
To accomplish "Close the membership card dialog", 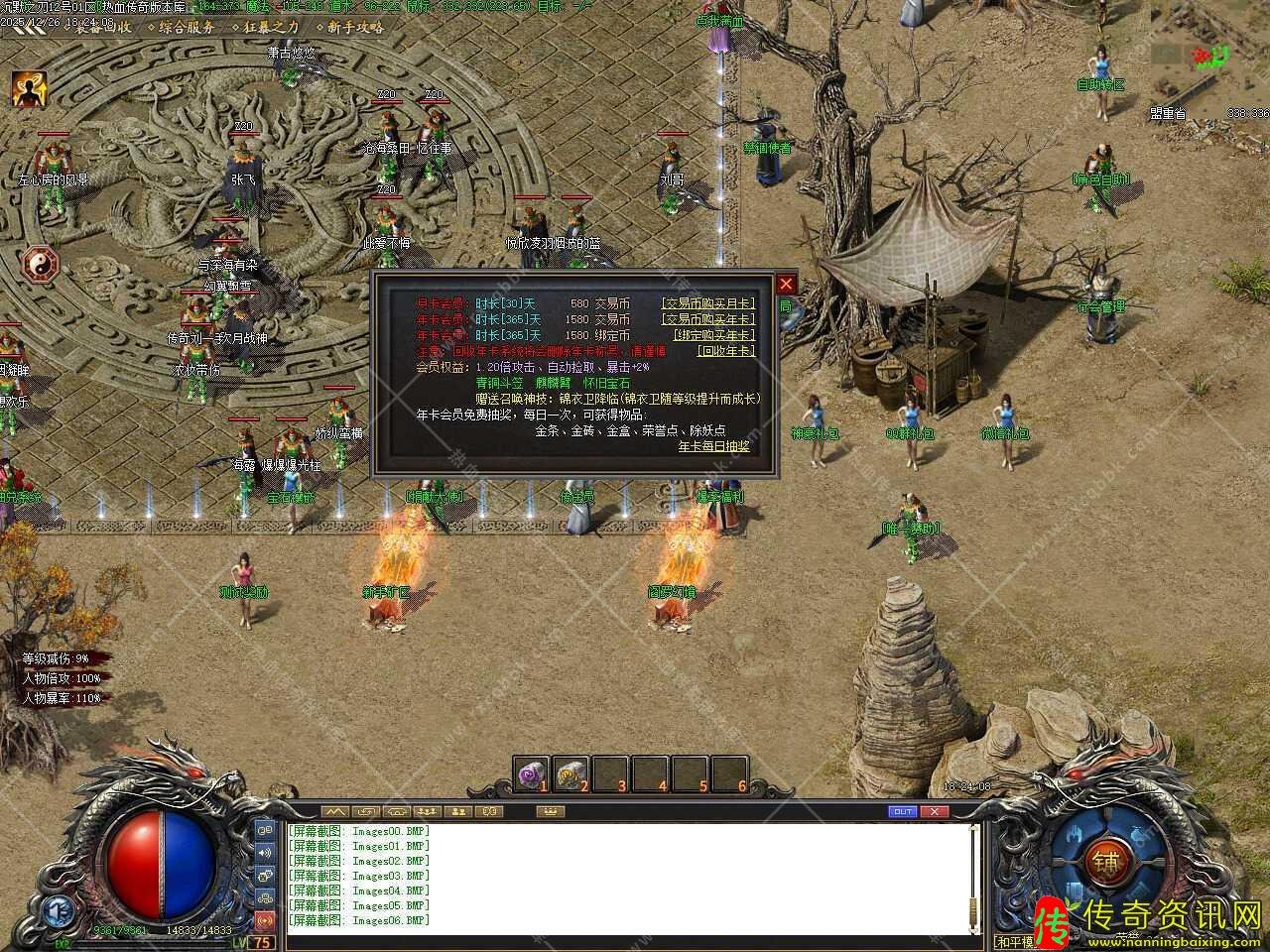I will pyautogui.click(x=786, y=284).
